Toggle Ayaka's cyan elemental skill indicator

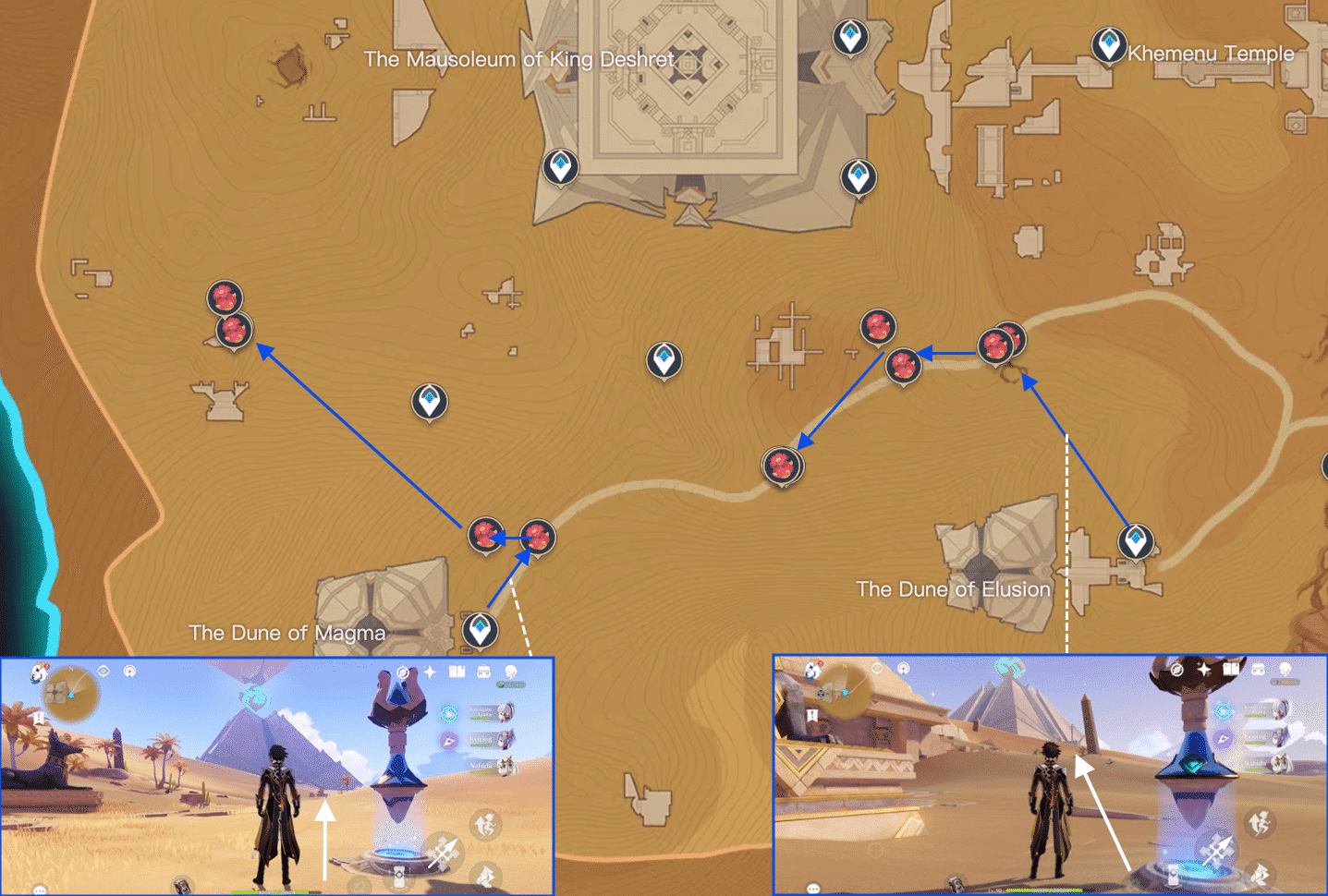click(447, 714)
